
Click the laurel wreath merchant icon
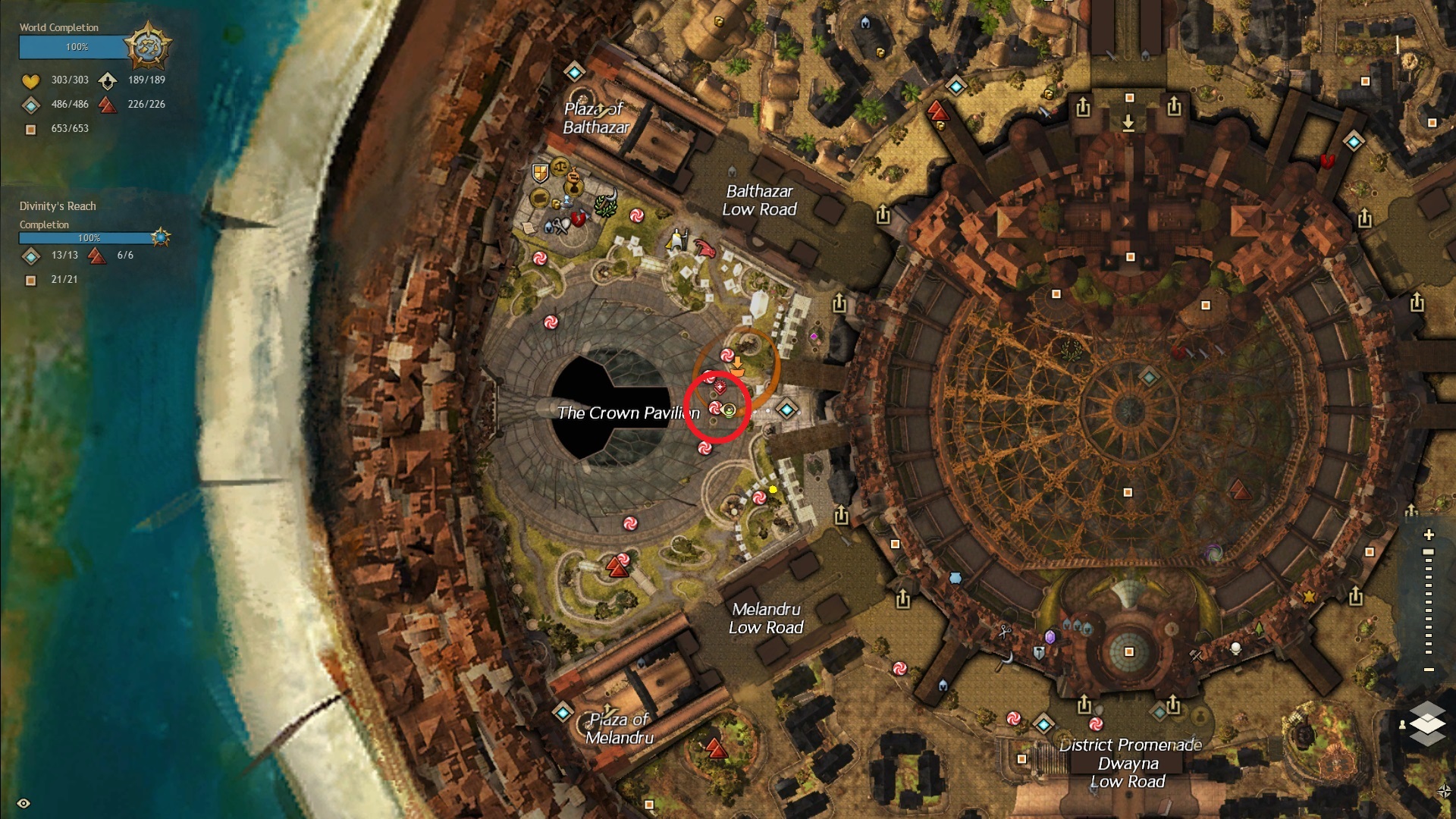pos(605,205)
